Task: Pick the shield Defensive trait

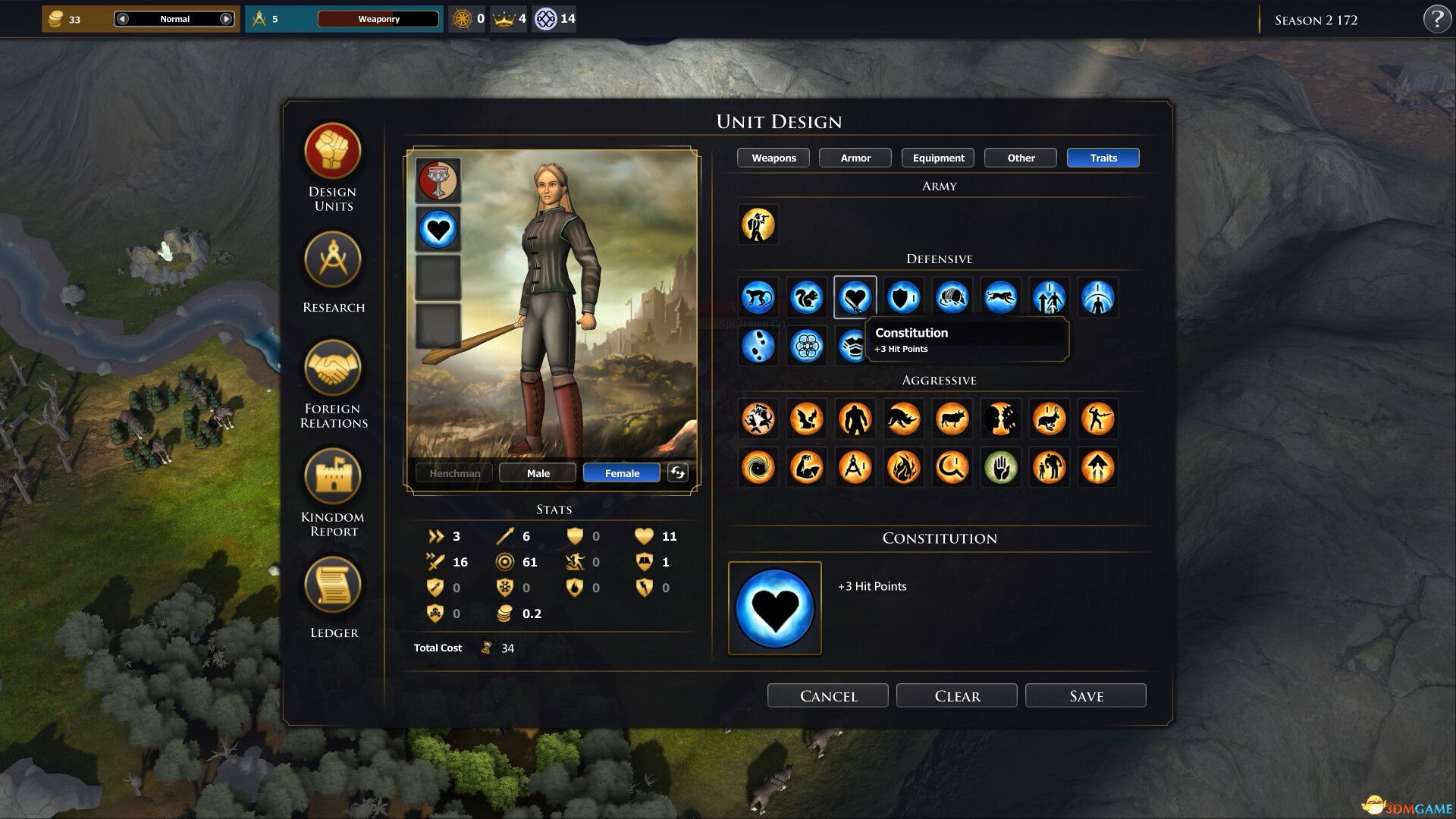Action: [x=903, y=297]
